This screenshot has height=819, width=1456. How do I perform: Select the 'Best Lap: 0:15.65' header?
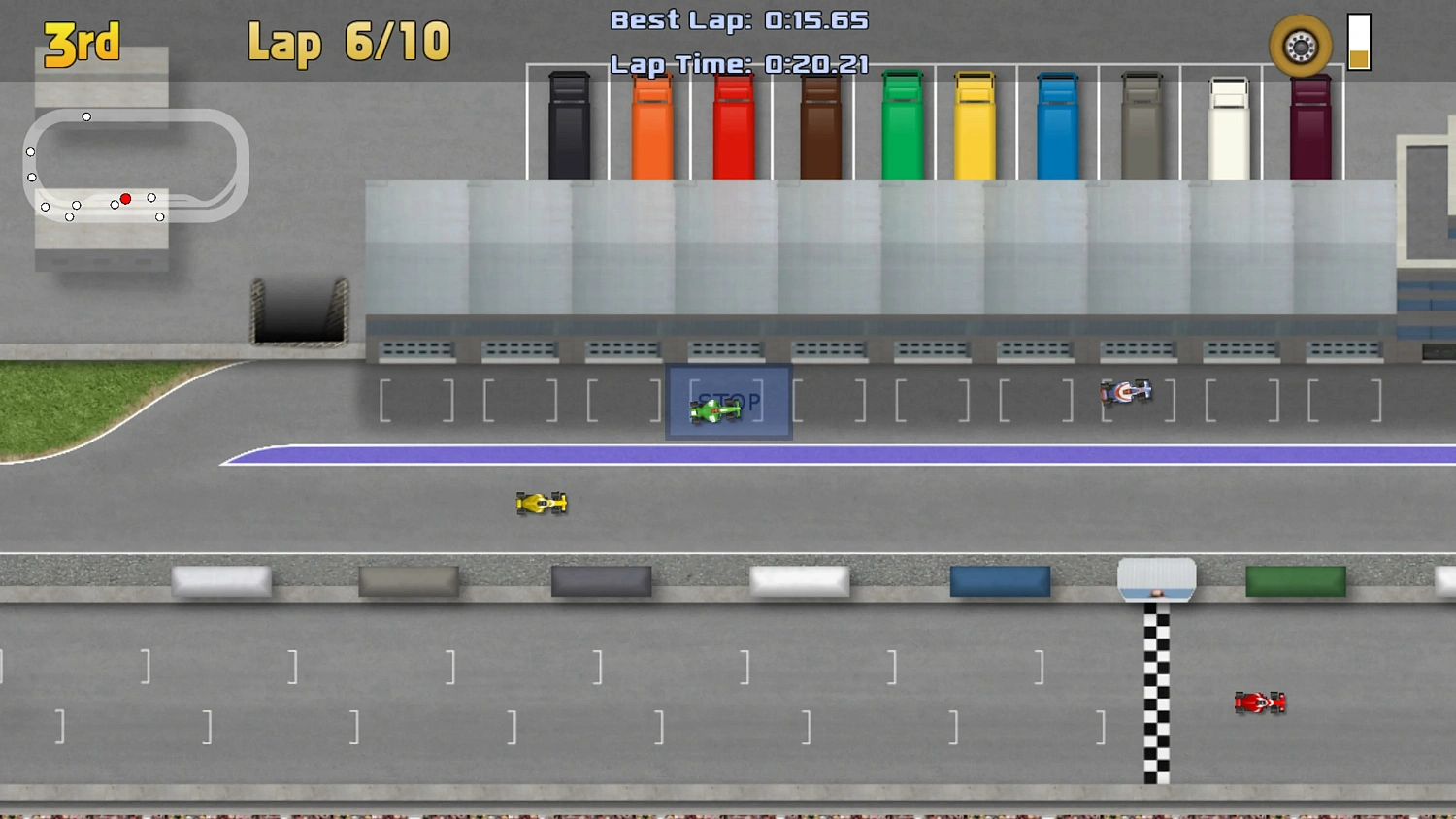[739, 19]
